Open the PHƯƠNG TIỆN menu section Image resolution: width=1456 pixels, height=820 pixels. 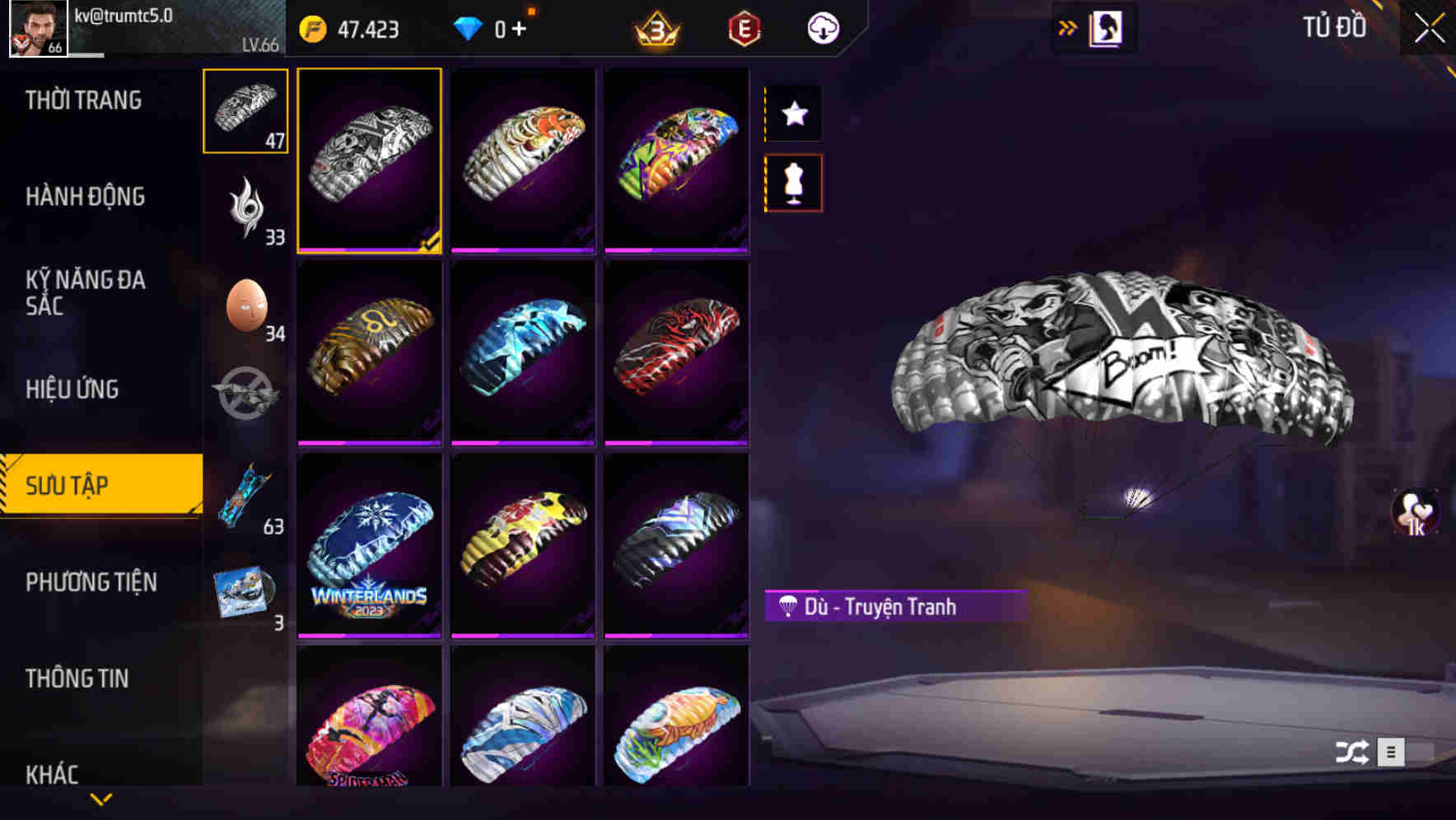point(91,581)
